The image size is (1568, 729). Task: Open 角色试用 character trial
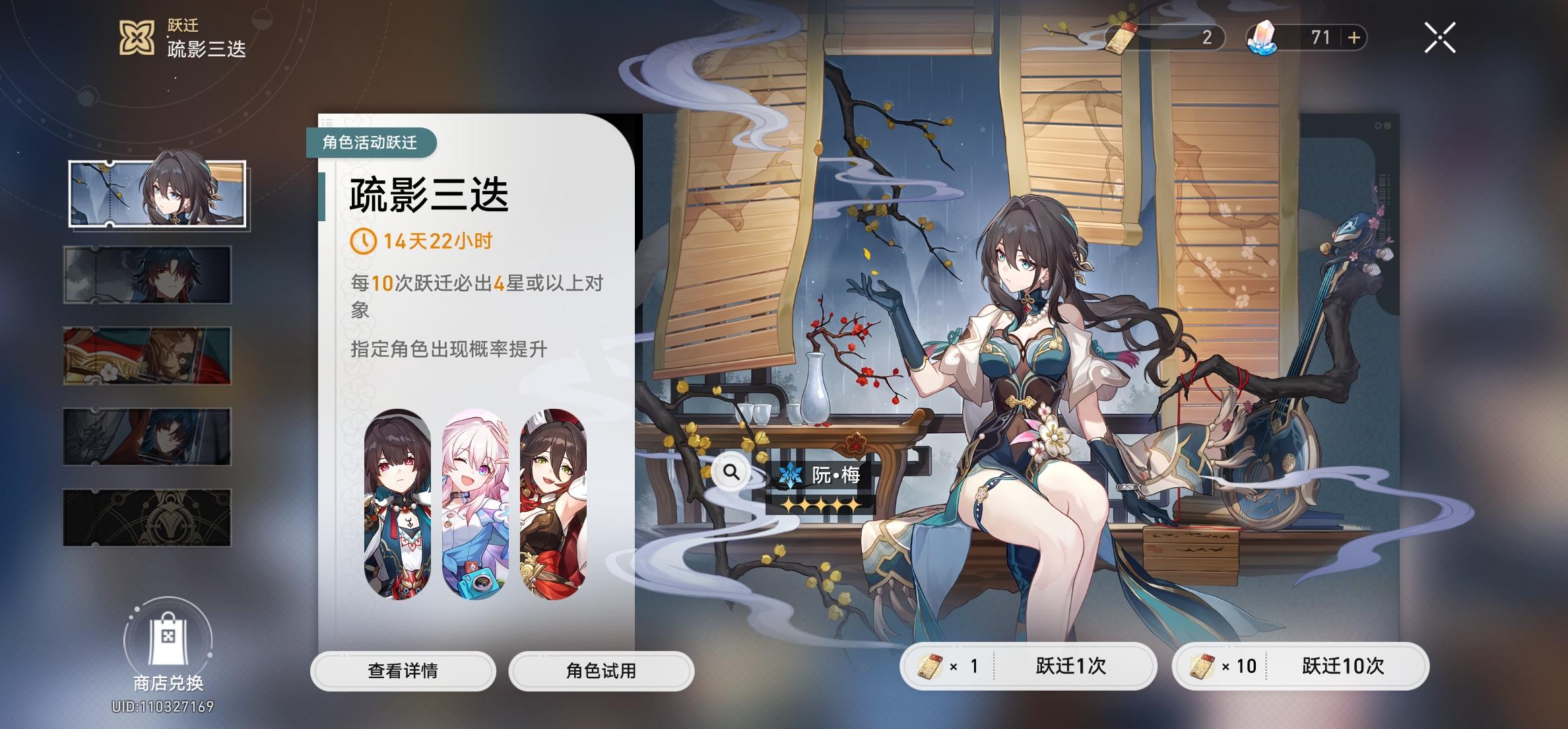point(601,671)
